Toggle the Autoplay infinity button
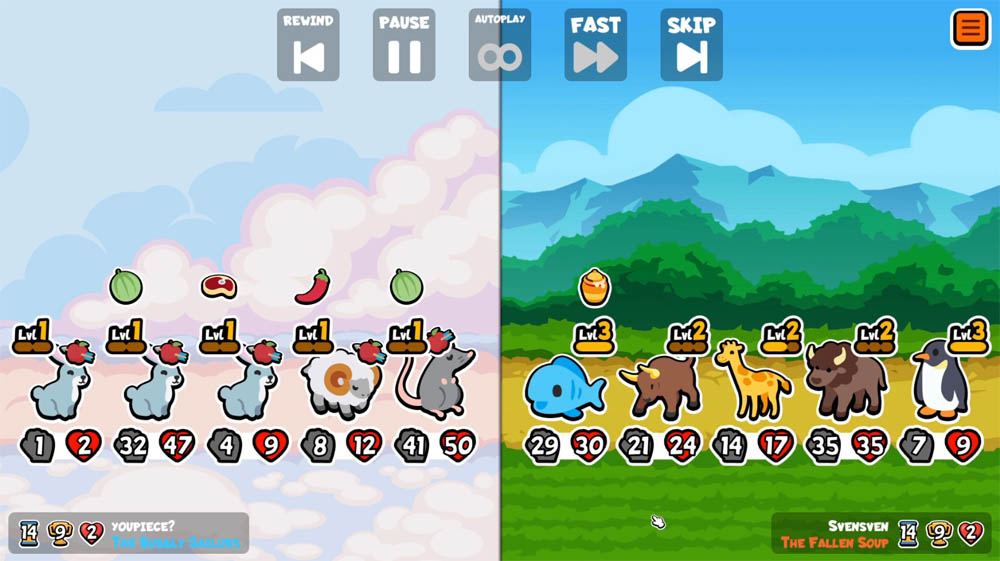Screen dimensions: 1000x561 pos(500,46)
